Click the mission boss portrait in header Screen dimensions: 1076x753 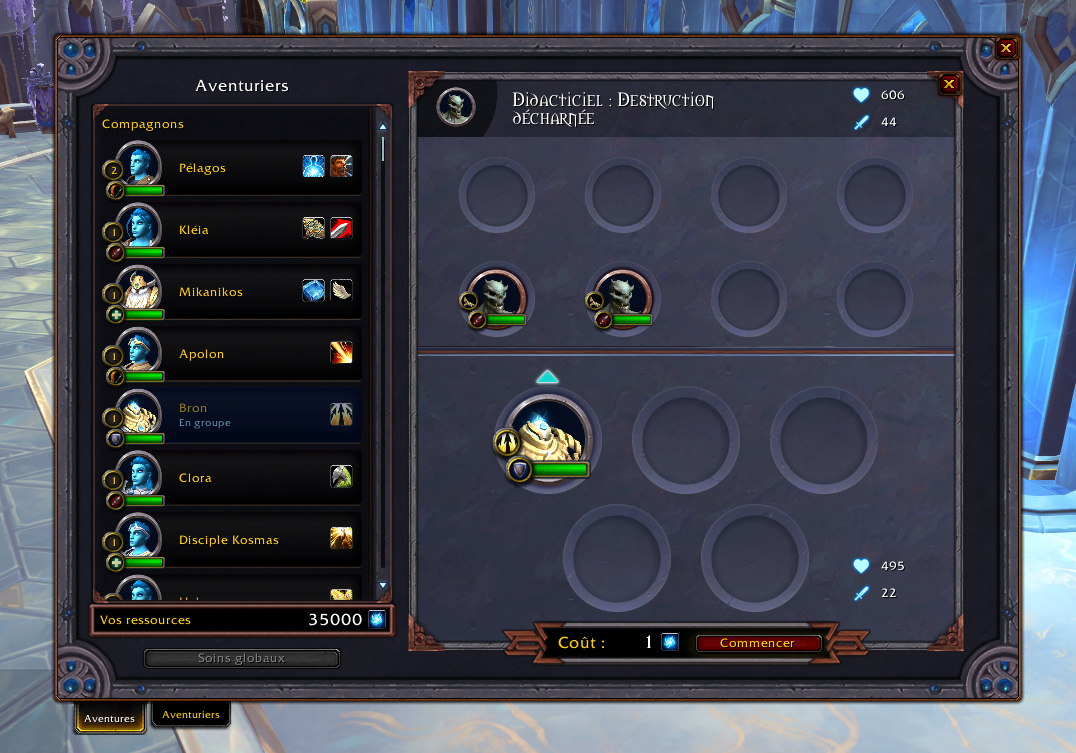(x=456, y=107)
